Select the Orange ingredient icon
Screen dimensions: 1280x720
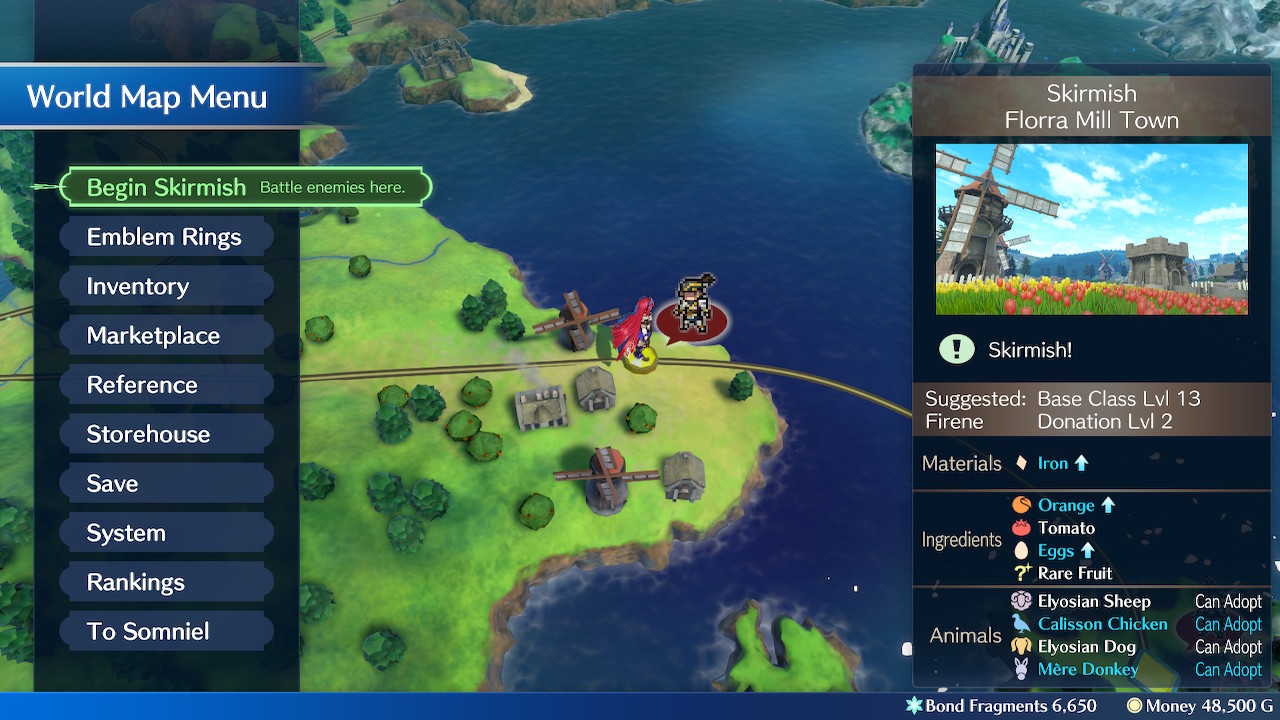(1023, 505)
